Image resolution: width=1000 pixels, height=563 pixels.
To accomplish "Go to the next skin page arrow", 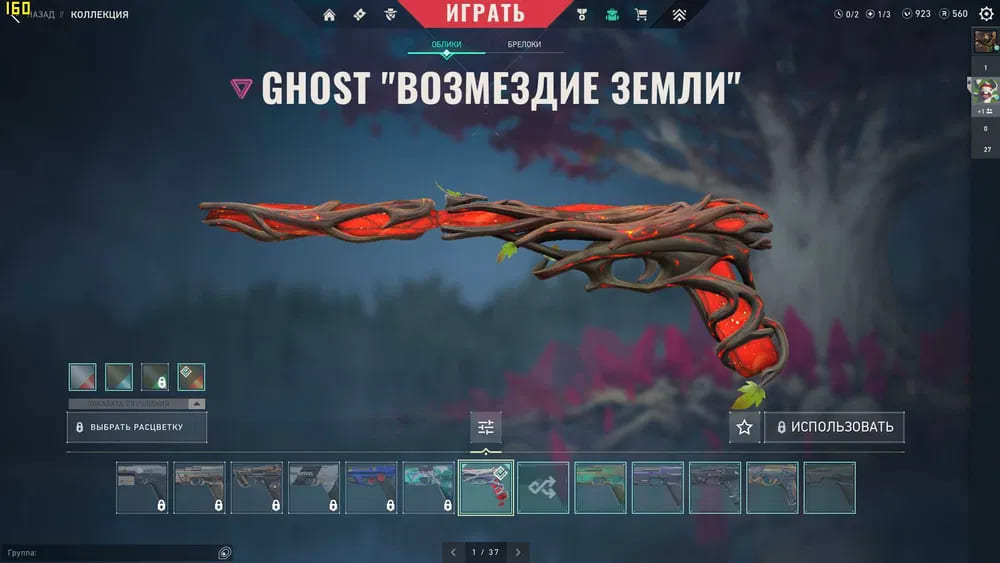I will click(x=518, y=552).
